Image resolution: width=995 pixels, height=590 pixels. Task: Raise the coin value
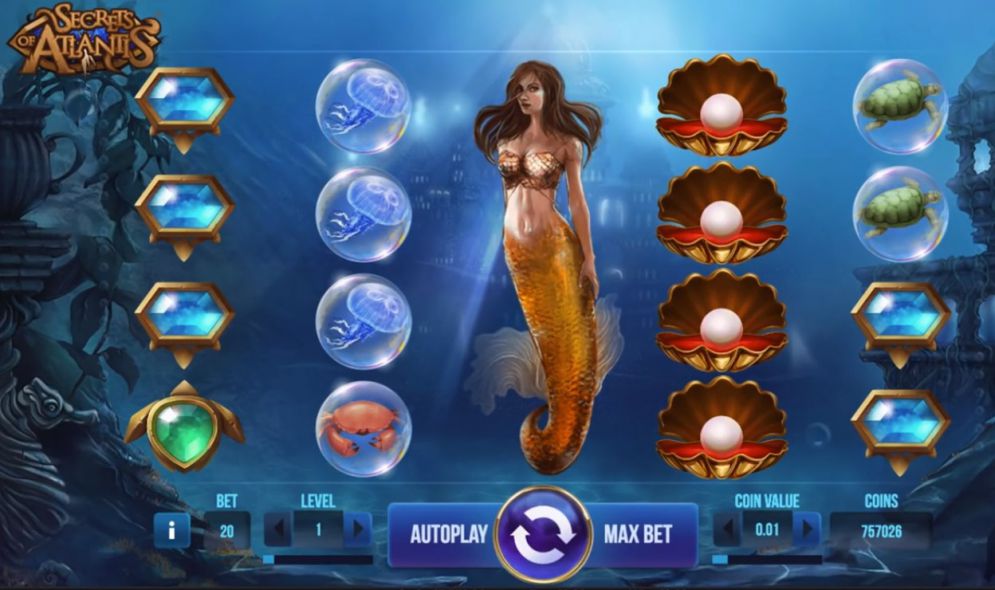click(806, 529)
